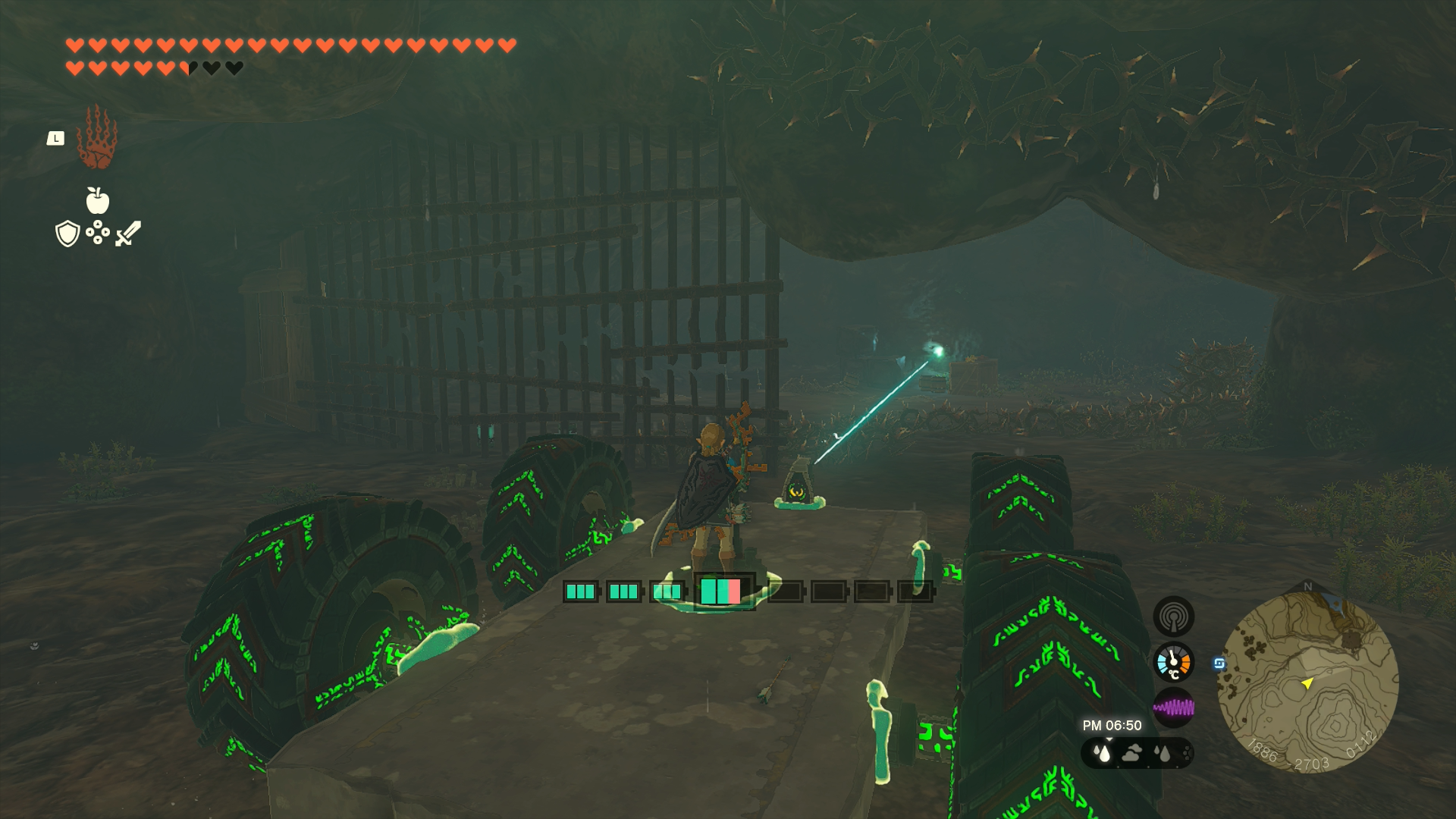
Task: Click the purple noise meter icon
Action: coord(1173,708)
